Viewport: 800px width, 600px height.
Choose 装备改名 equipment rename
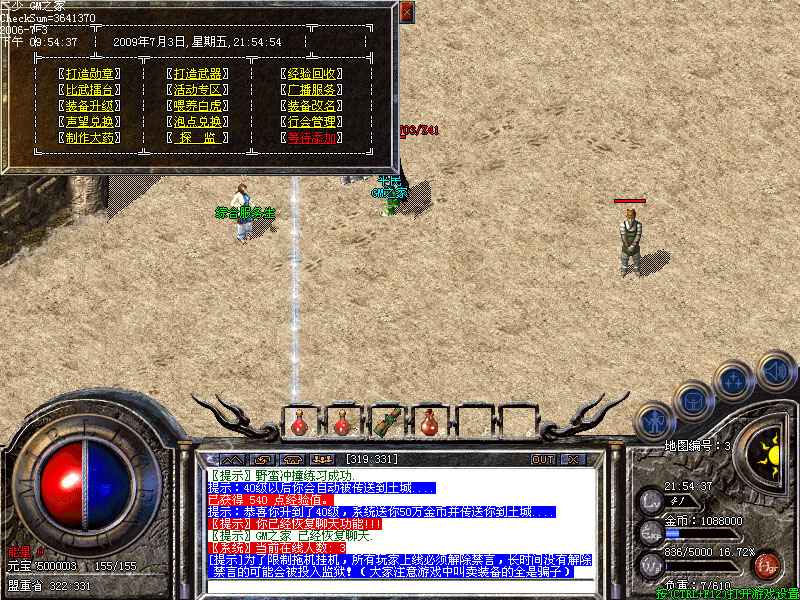(x=311, y=106)
